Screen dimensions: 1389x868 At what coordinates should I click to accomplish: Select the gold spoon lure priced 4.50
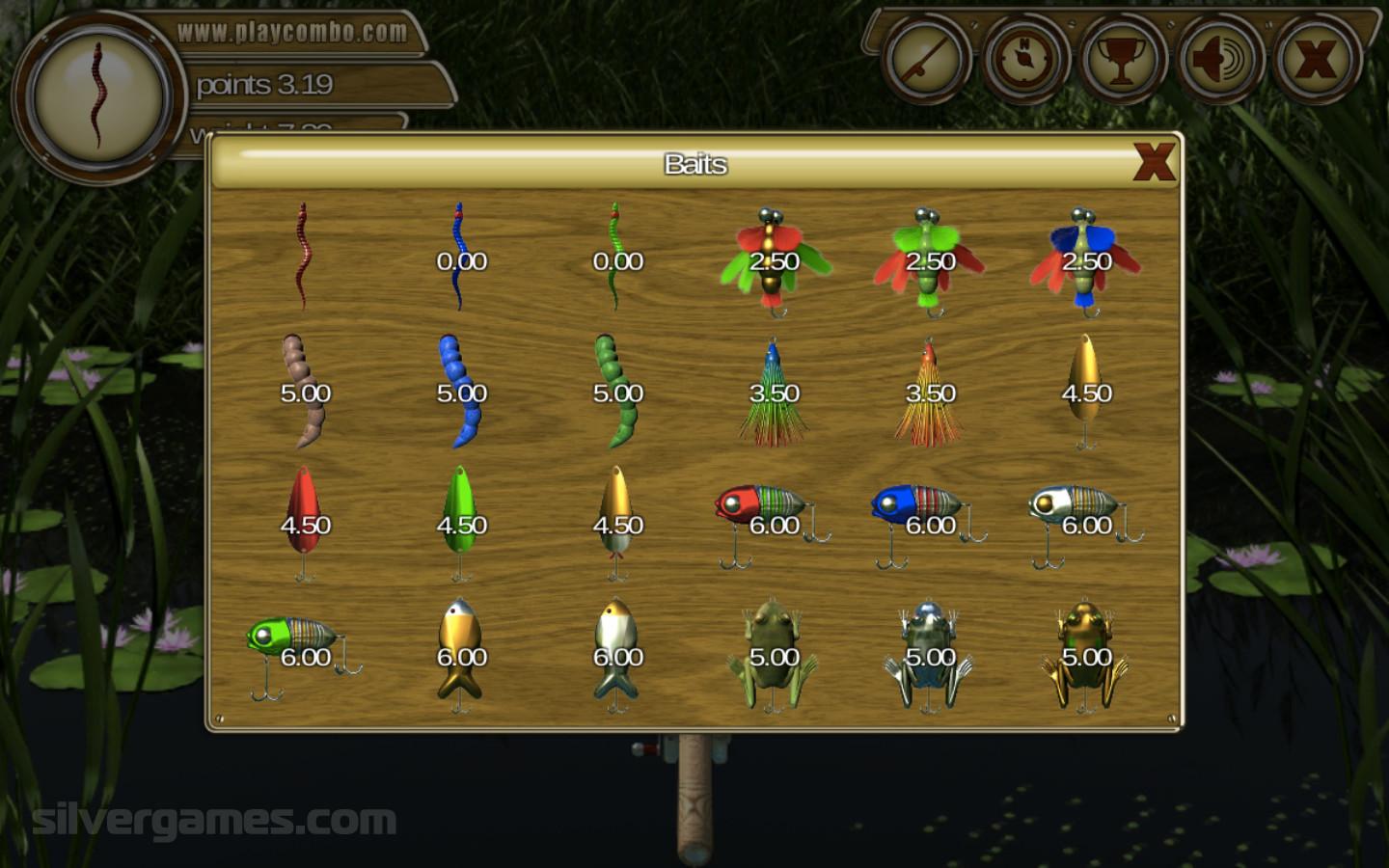tap(1085, 389)
